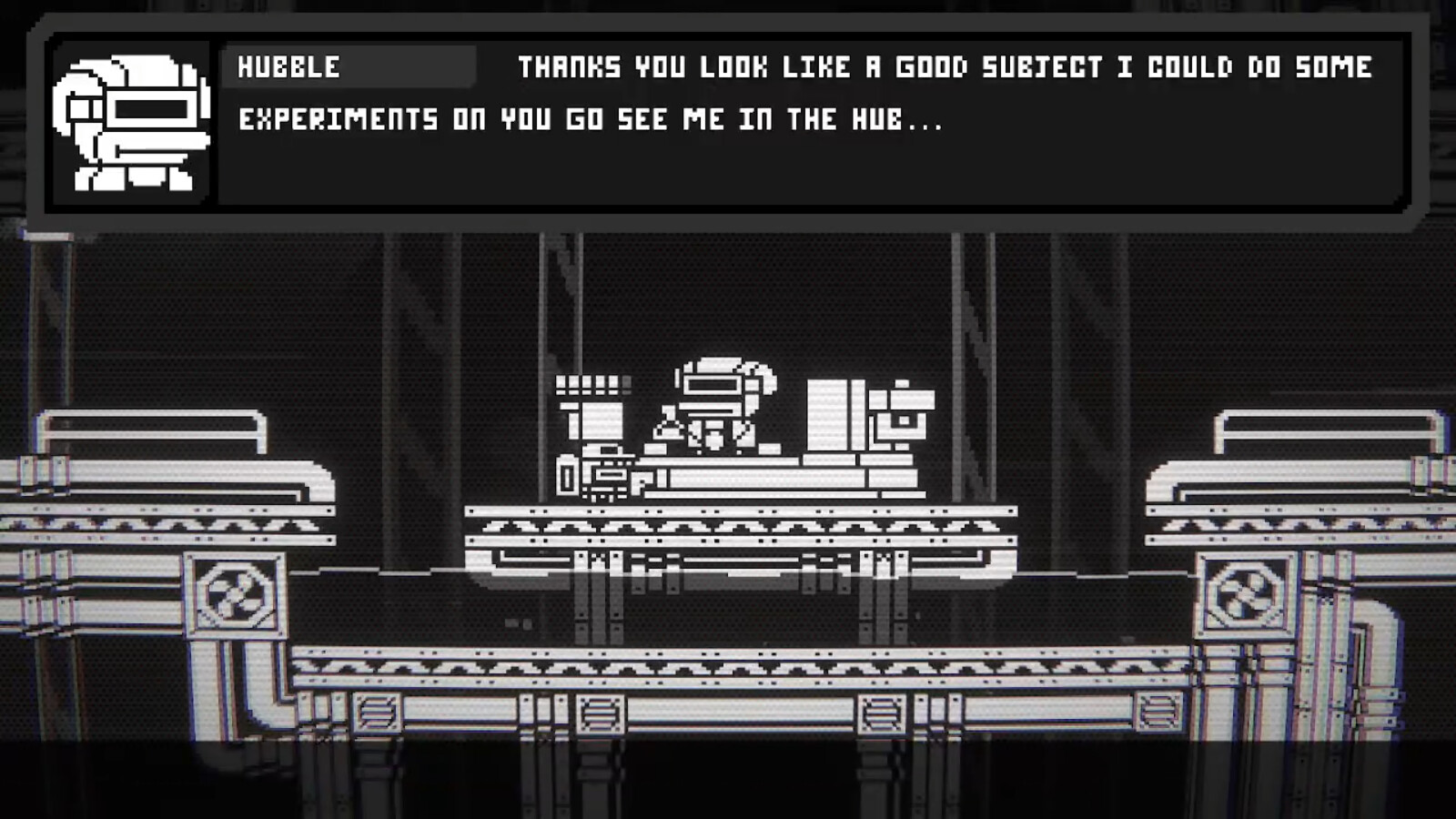Screen dimensions: 1456x819
Task: Click the flask on the laboratory table
Action: coord(669,428)
